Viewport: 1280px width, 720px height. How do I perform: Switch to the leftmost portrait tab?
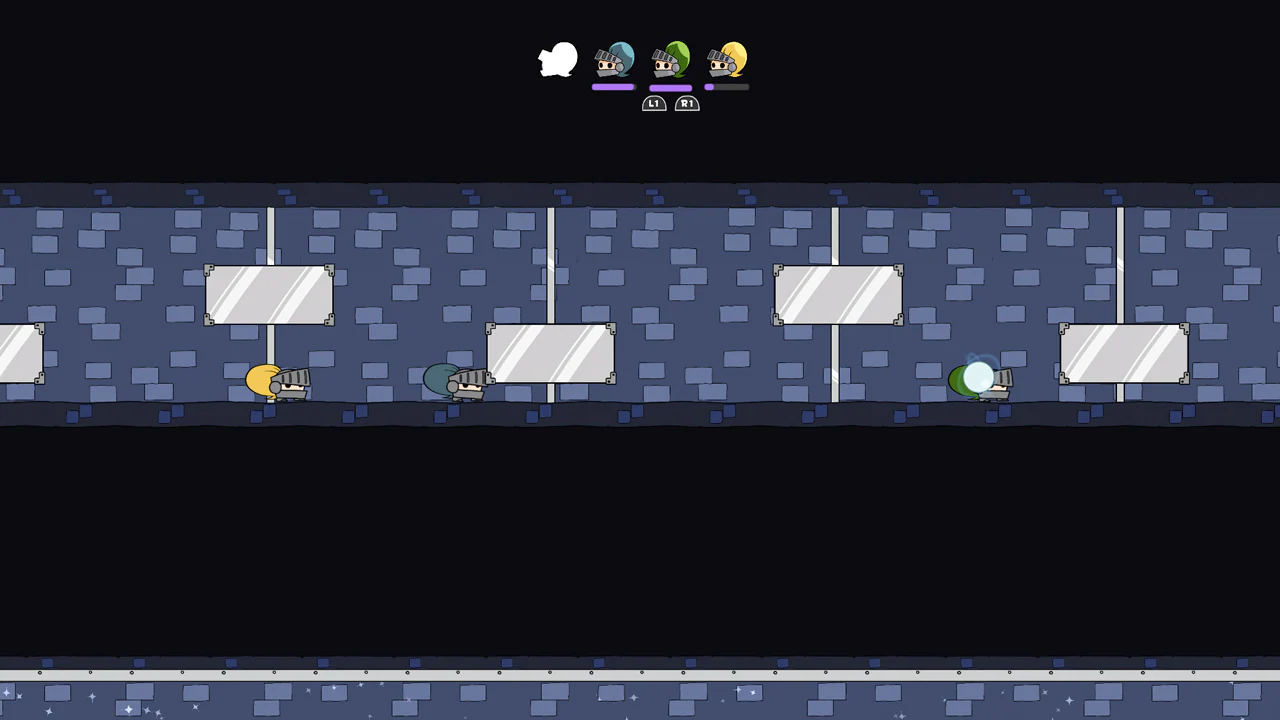click(x=557, y=60)
